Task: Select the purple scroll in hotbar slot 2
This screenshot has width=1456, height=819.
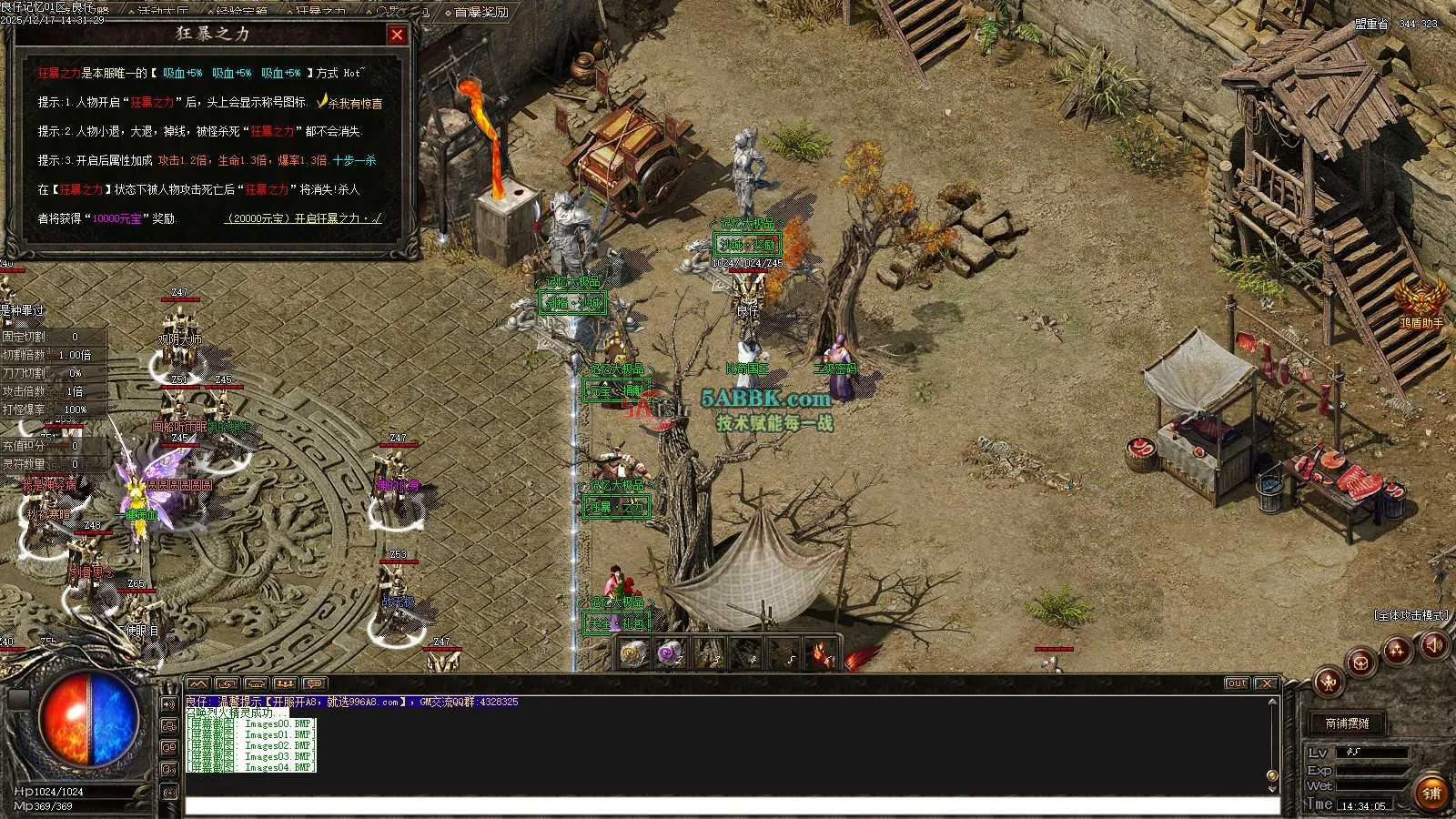Action: (x=671, y=652)
